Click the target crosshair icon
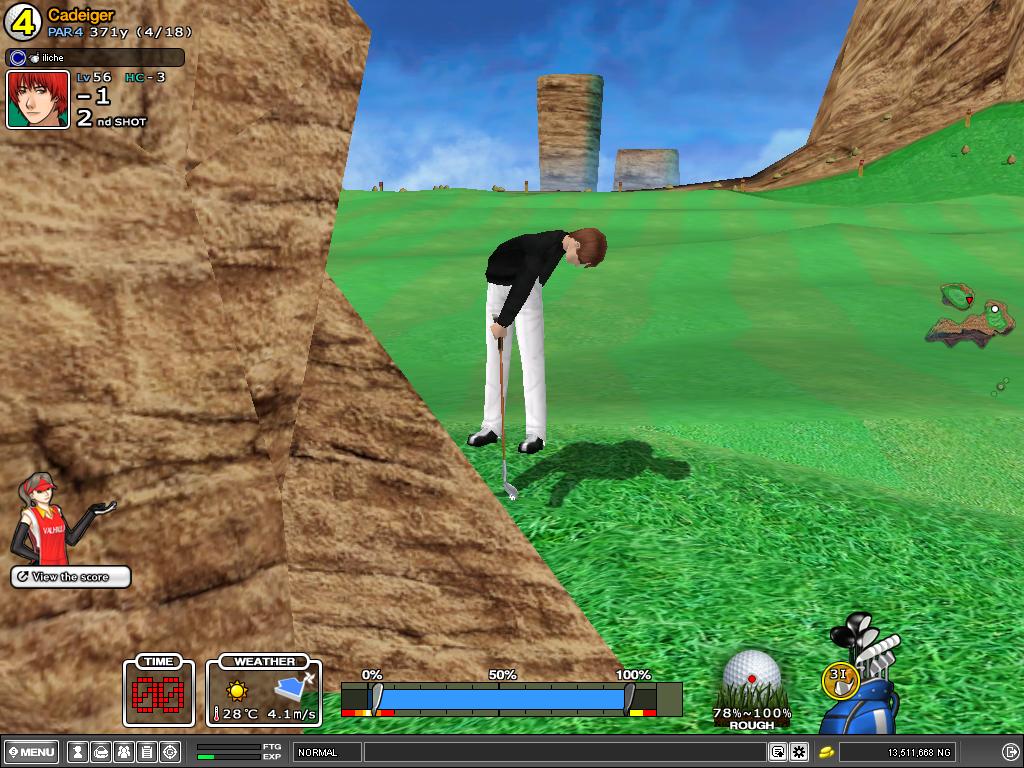The image size is (1024, 768). click(x=170, y=752)
